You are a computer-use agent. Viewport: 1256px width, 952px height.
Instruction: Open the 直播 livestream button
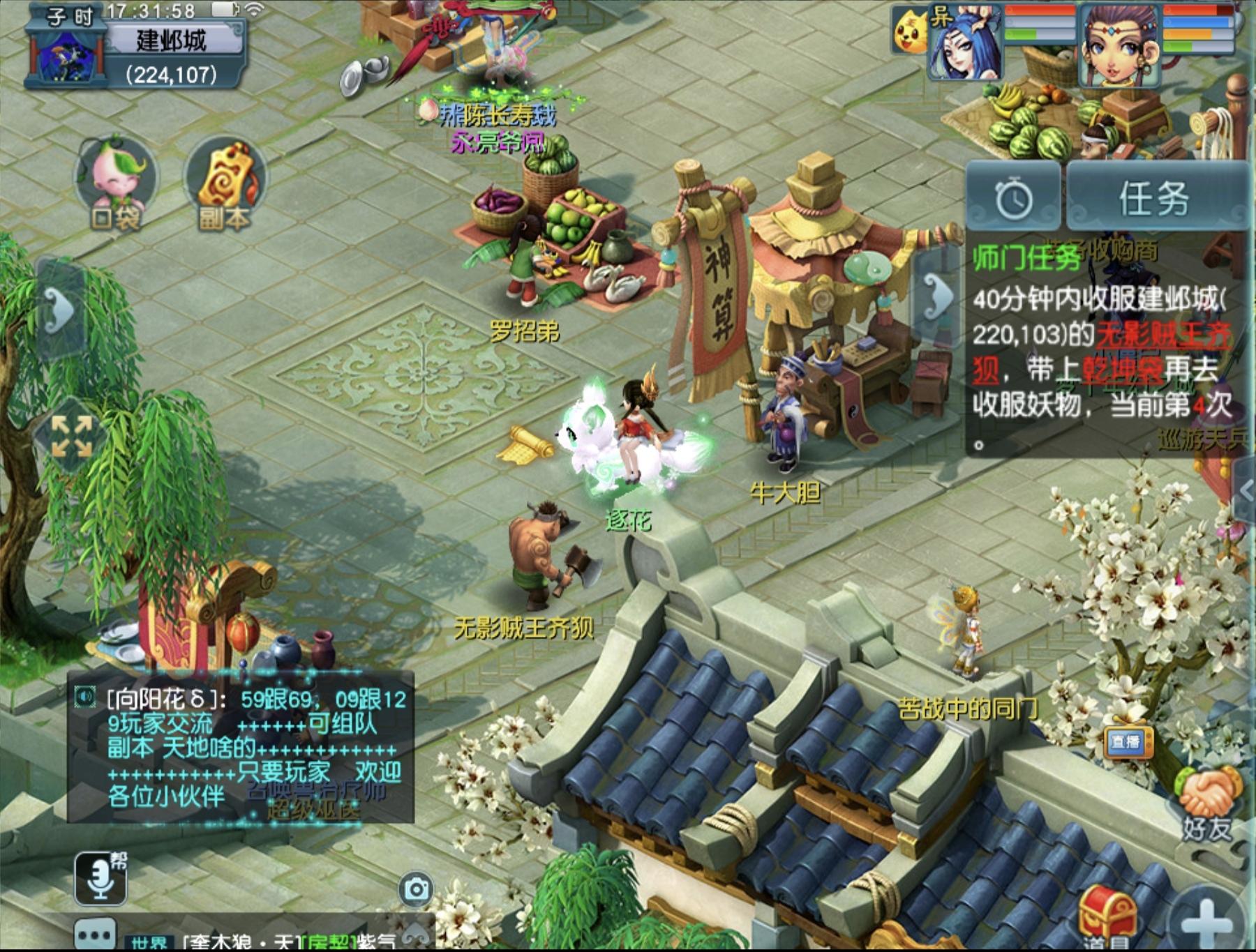pyautogui.click(x=1126, y=742)
